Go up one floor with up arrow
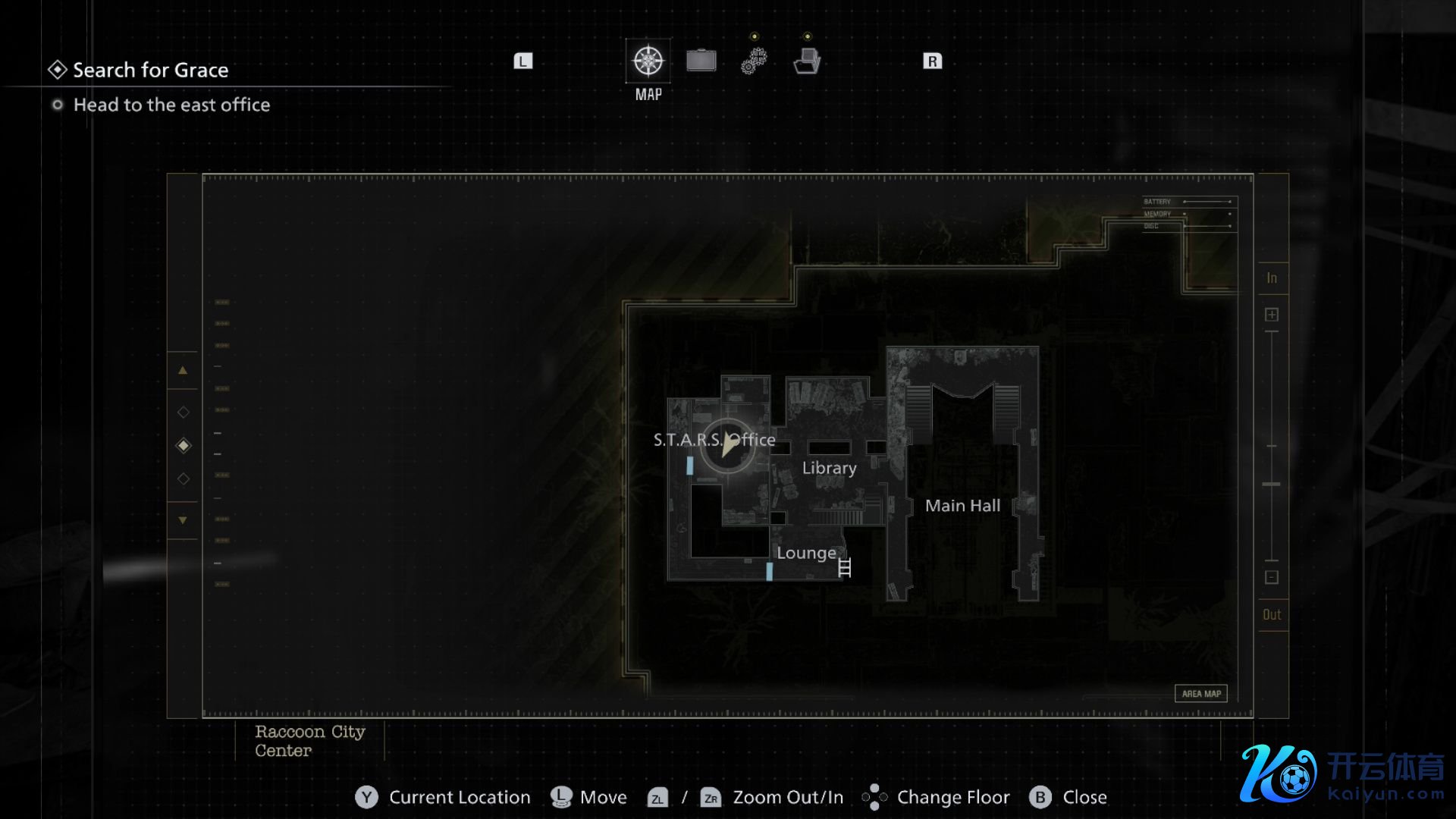This screenshot has height=819, width=1456. (183, 370)
